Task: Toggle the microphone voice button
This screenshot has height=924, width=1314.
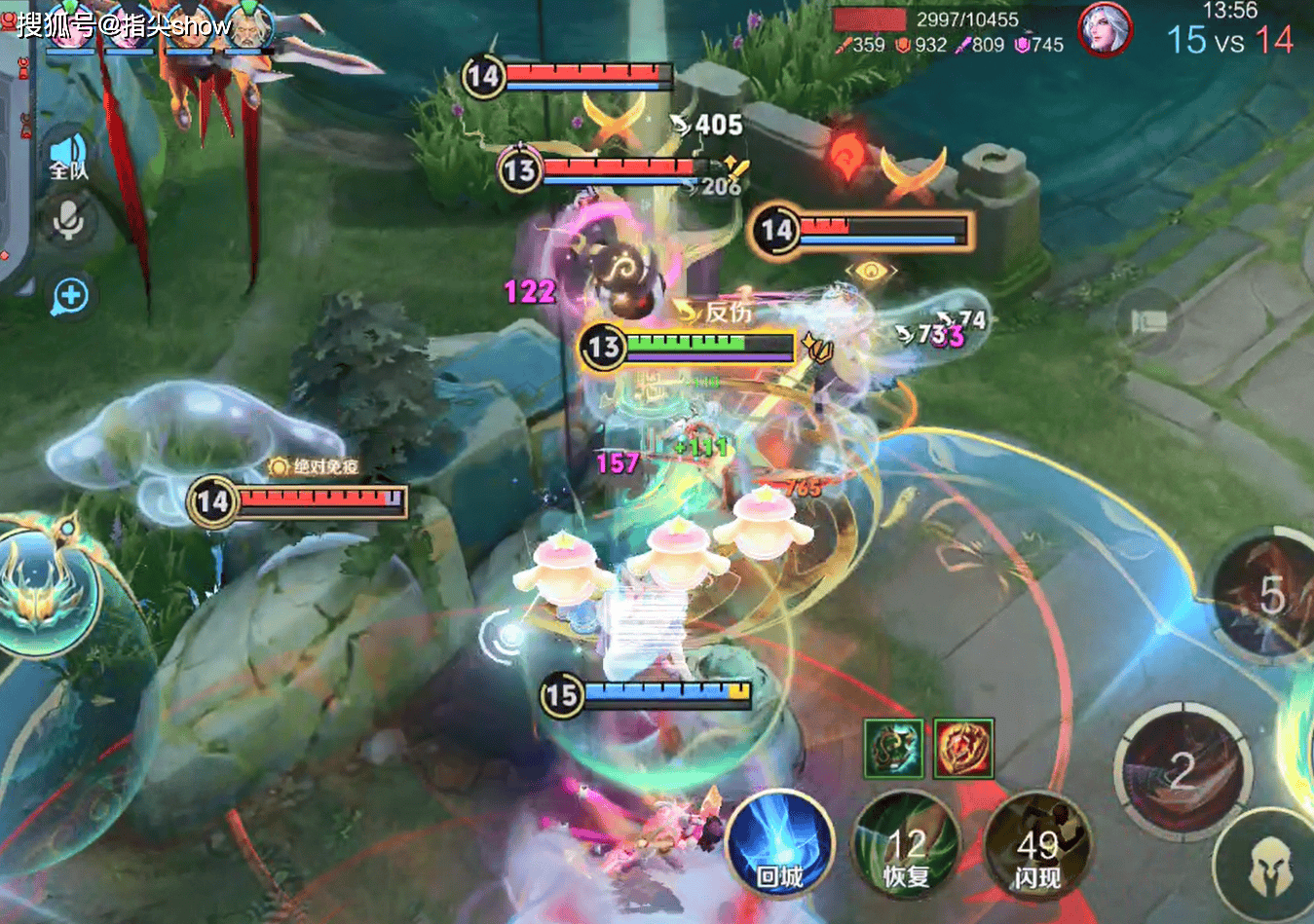Action: click(x=68, y=221)
